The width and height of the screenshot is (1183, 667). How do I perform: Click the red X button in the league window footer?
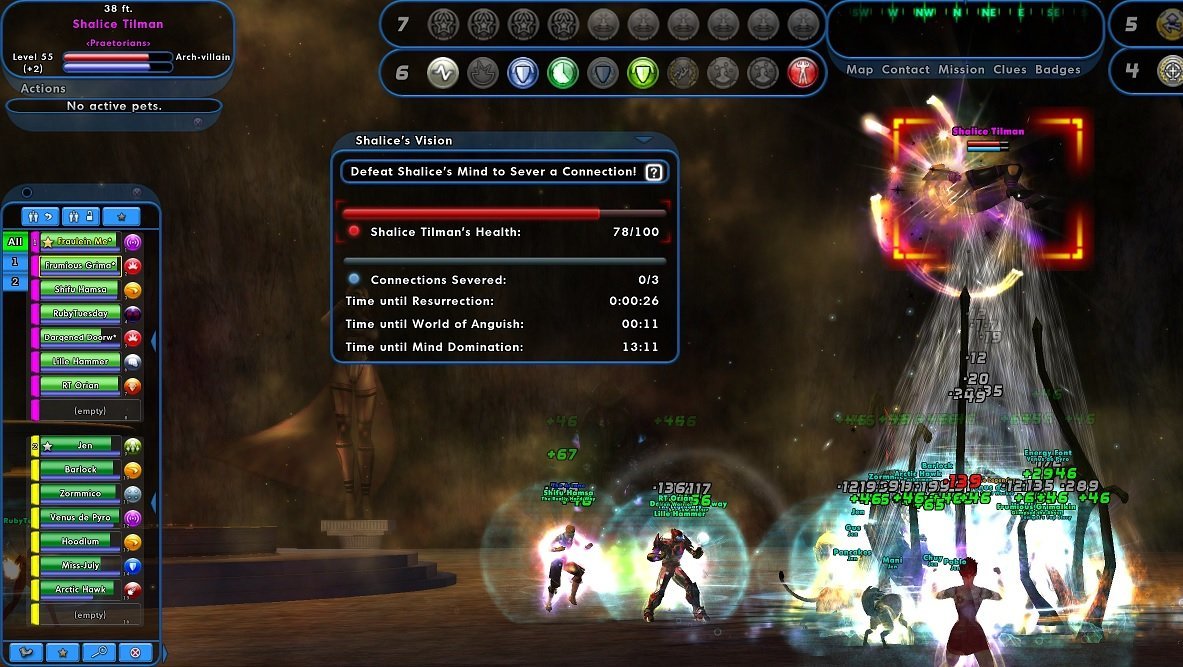click(x=135, y=652)
